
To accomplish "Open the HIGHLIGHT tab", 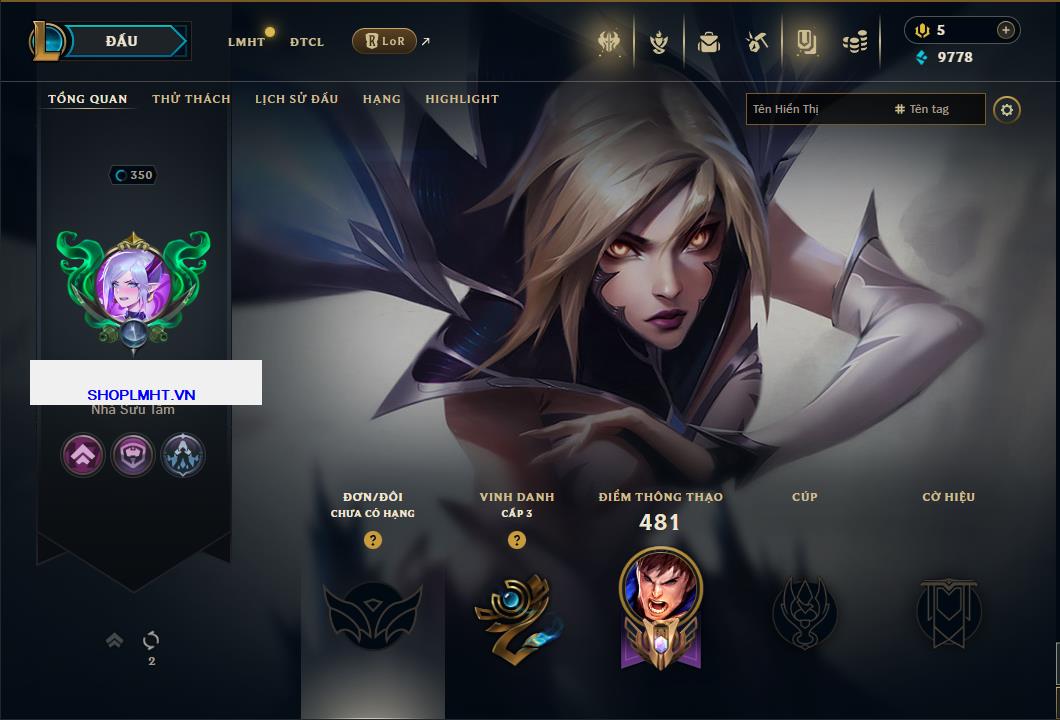I will [x=462, y=99].
